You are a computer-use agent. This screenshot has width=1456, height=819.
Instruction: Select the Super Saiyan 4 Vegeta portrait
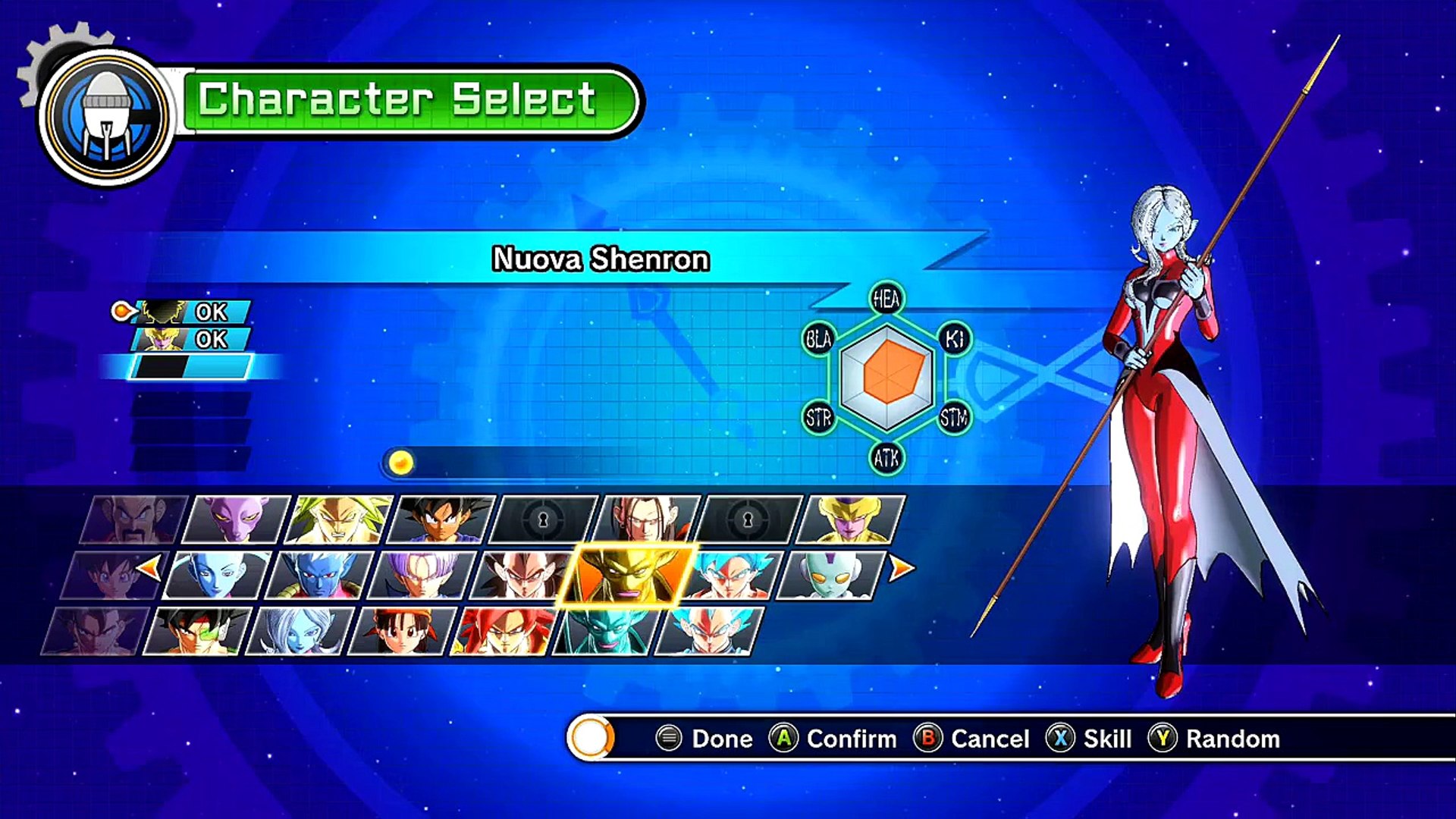[523, 576]
